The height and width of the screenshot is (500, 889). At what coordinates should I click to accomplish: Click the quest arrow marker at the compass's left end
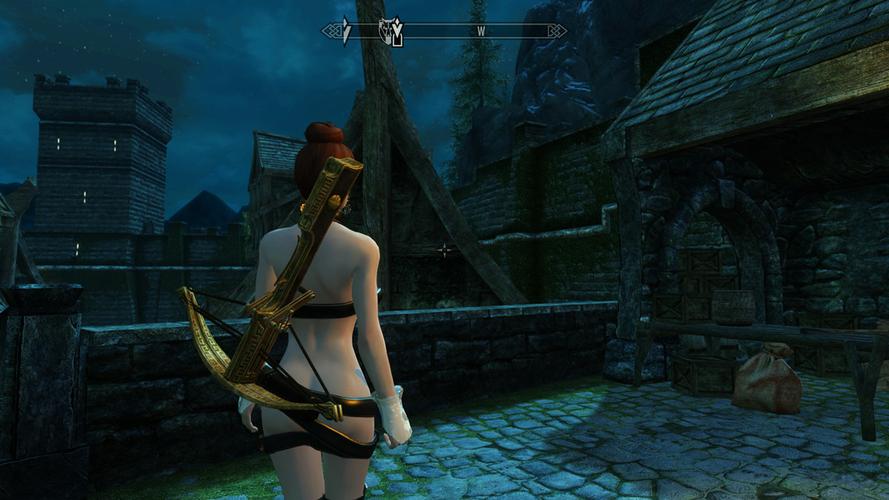[x=346, y=31]
